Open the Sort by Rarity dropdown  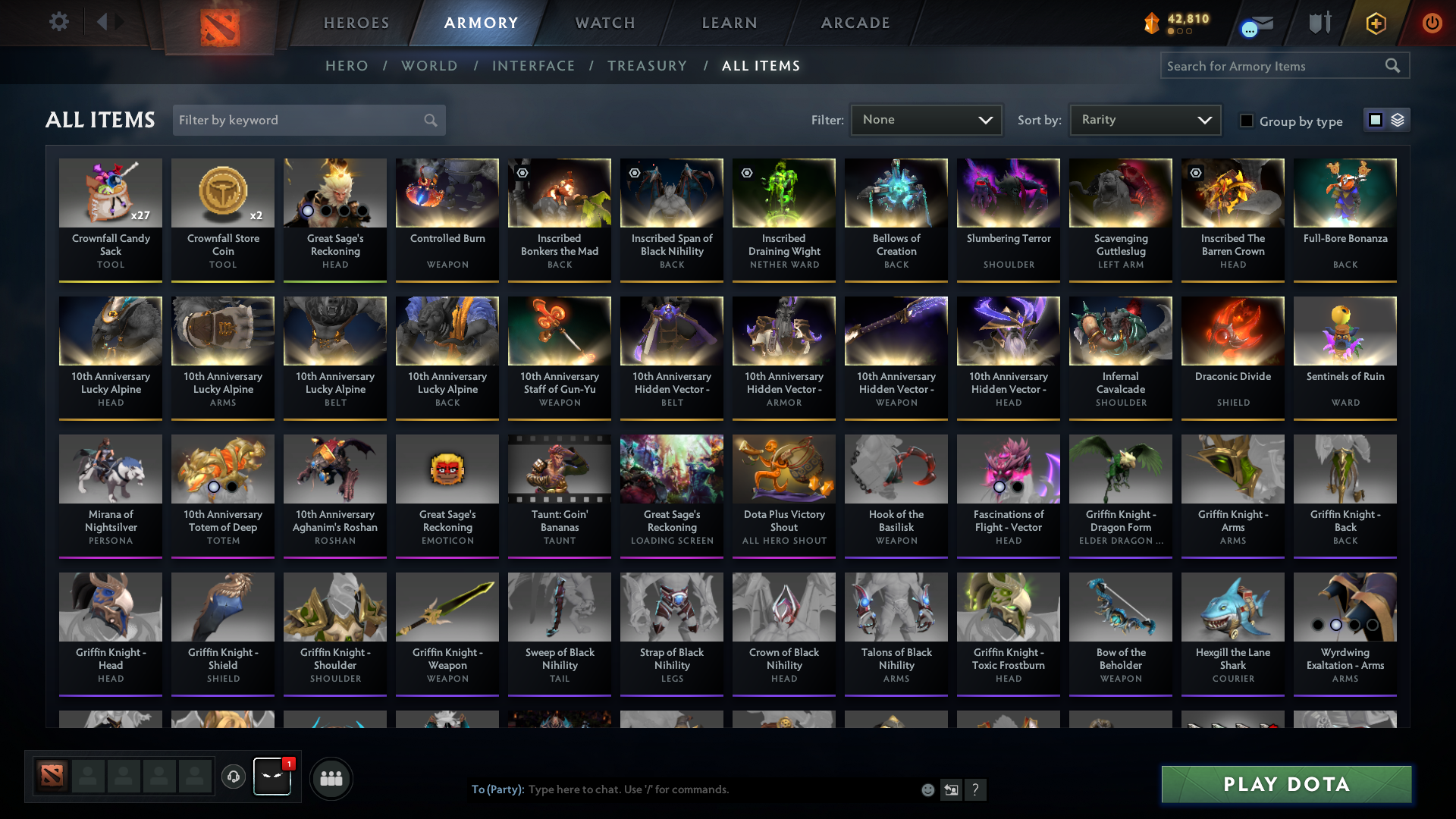coord(1144,120)
